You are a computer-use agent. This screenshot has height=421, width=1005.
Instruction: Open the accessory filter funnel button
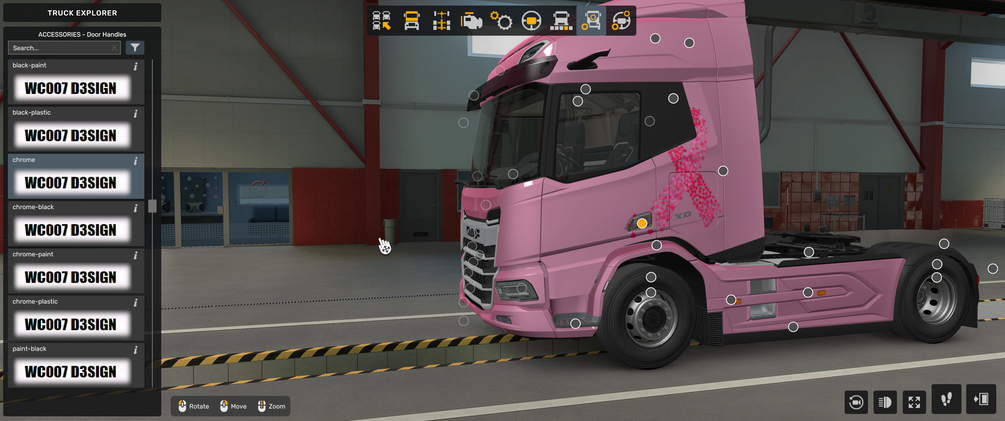[x=136, y=47]
